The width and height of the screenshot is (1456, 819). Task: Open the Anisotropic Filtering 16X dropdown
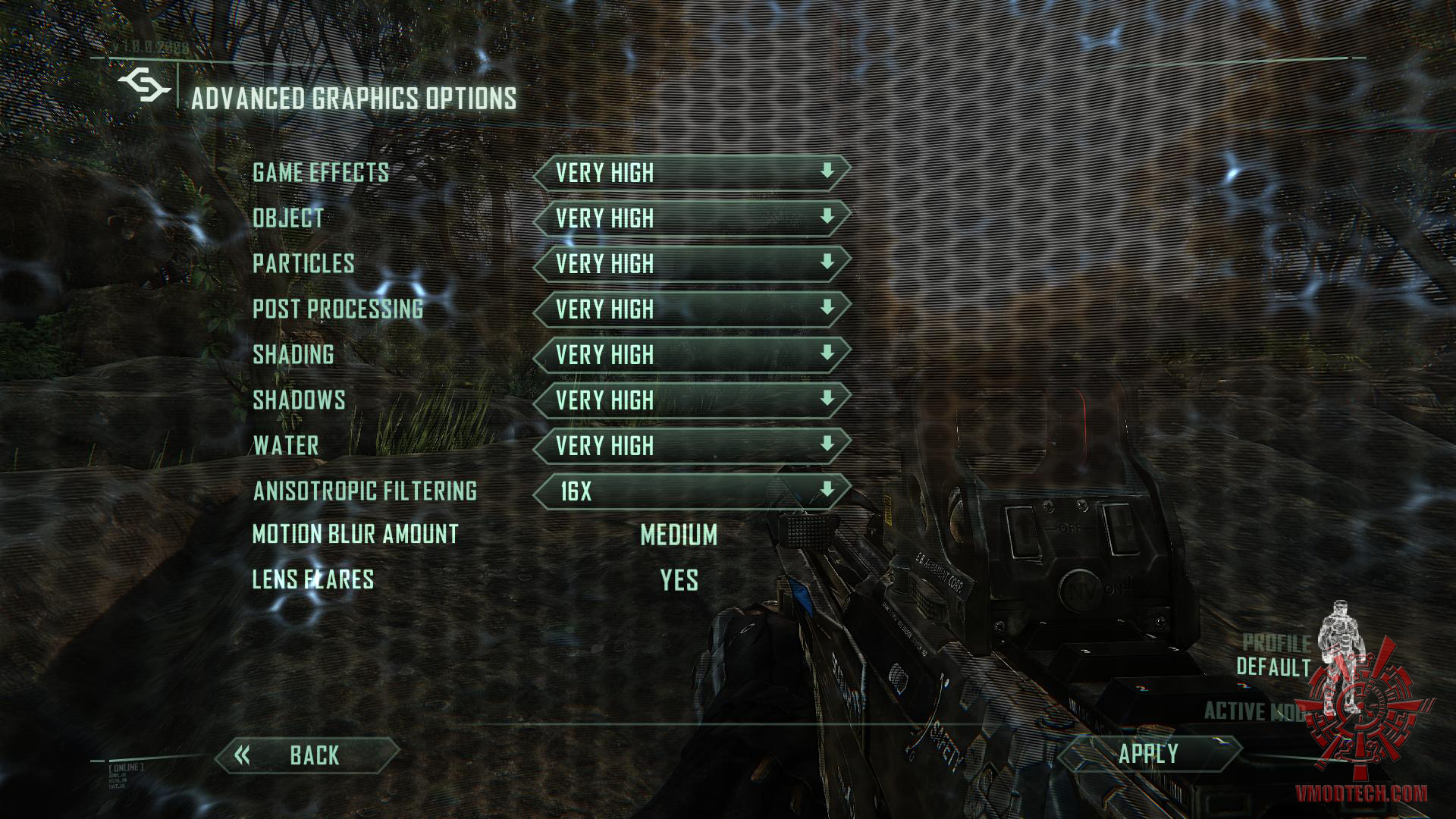(691, 491)
